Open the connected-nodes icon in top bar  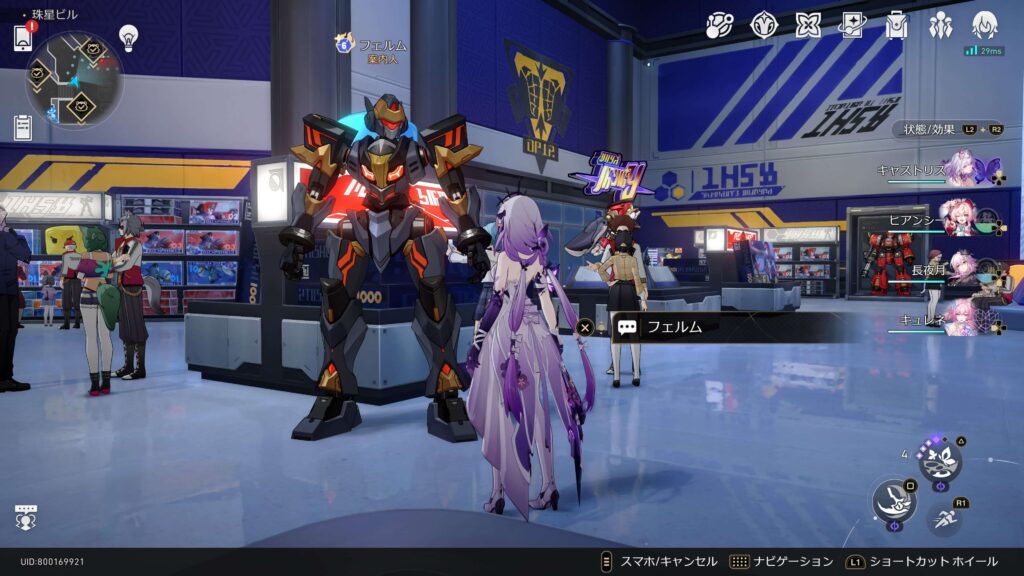pos(720,25)
